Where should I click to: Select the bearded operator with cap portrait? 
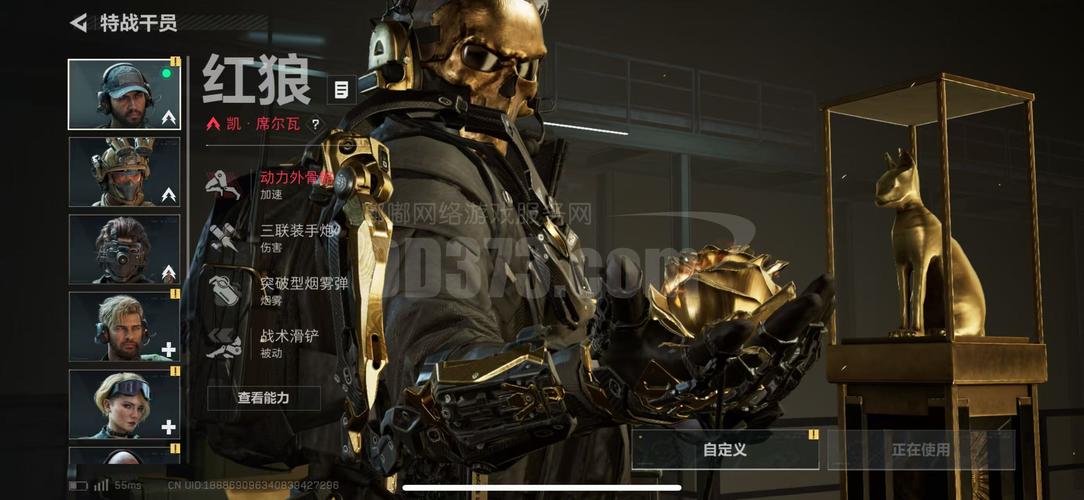[124, 94]
